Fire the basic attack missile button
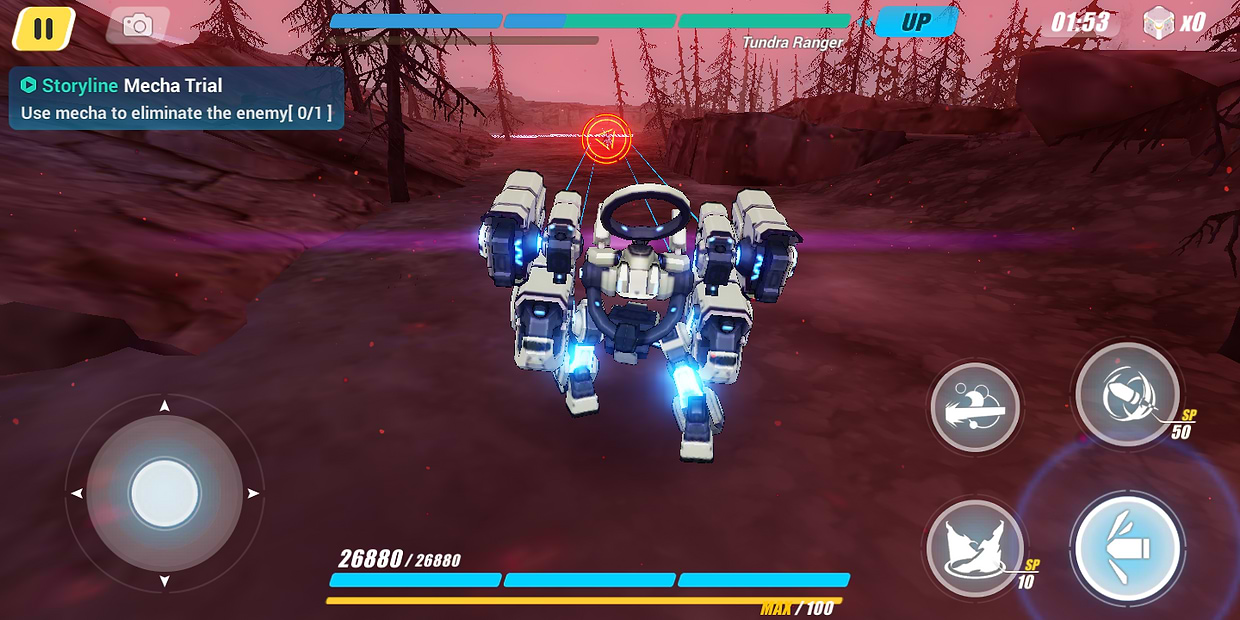The width and height of the screenshot is (1240, 620). tap(1128, 548)
